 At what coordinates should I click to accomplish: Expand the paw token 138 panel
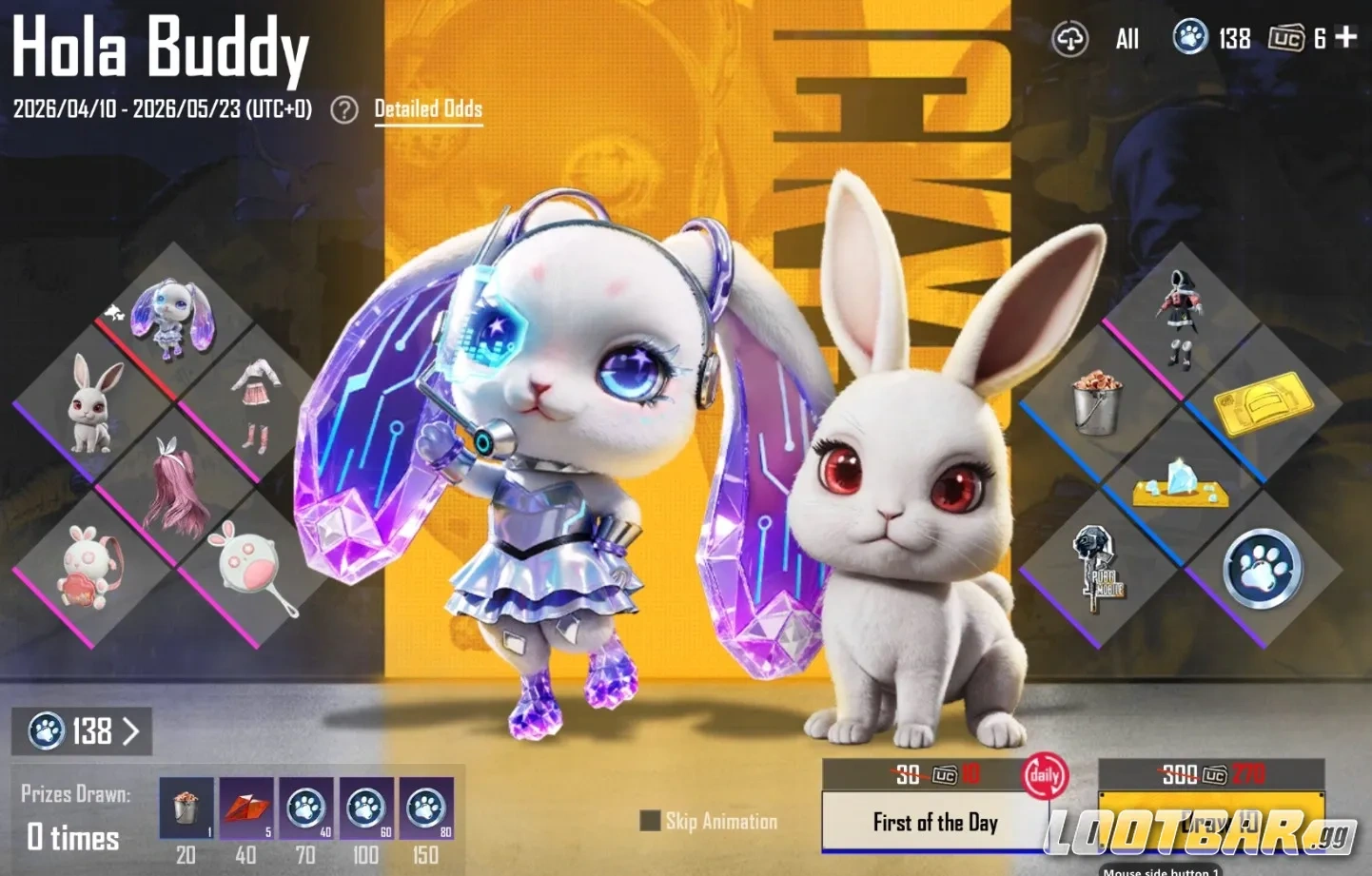(x=81, y=732)
